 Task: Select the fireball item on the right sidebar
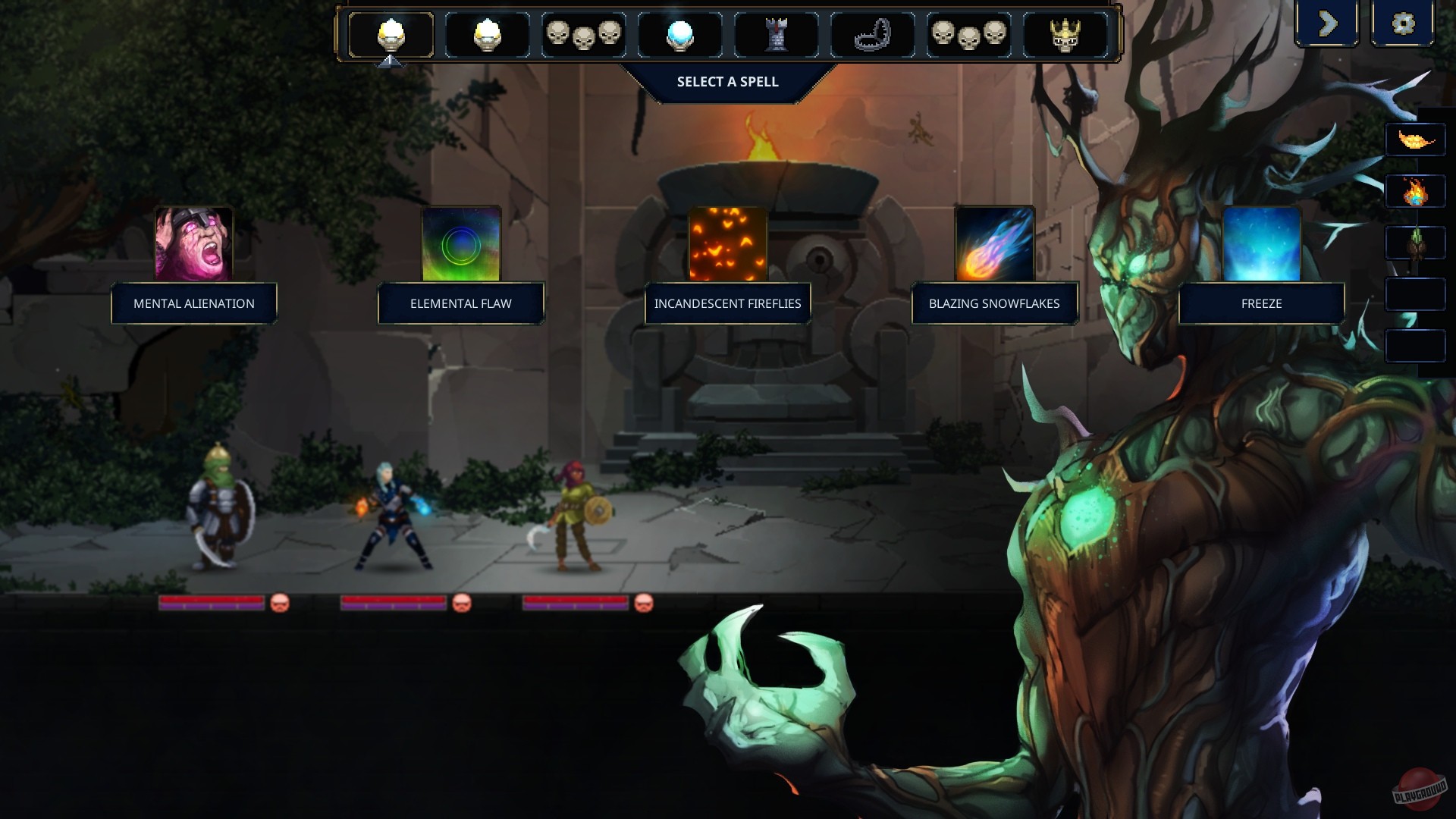tap(1415, 192)
